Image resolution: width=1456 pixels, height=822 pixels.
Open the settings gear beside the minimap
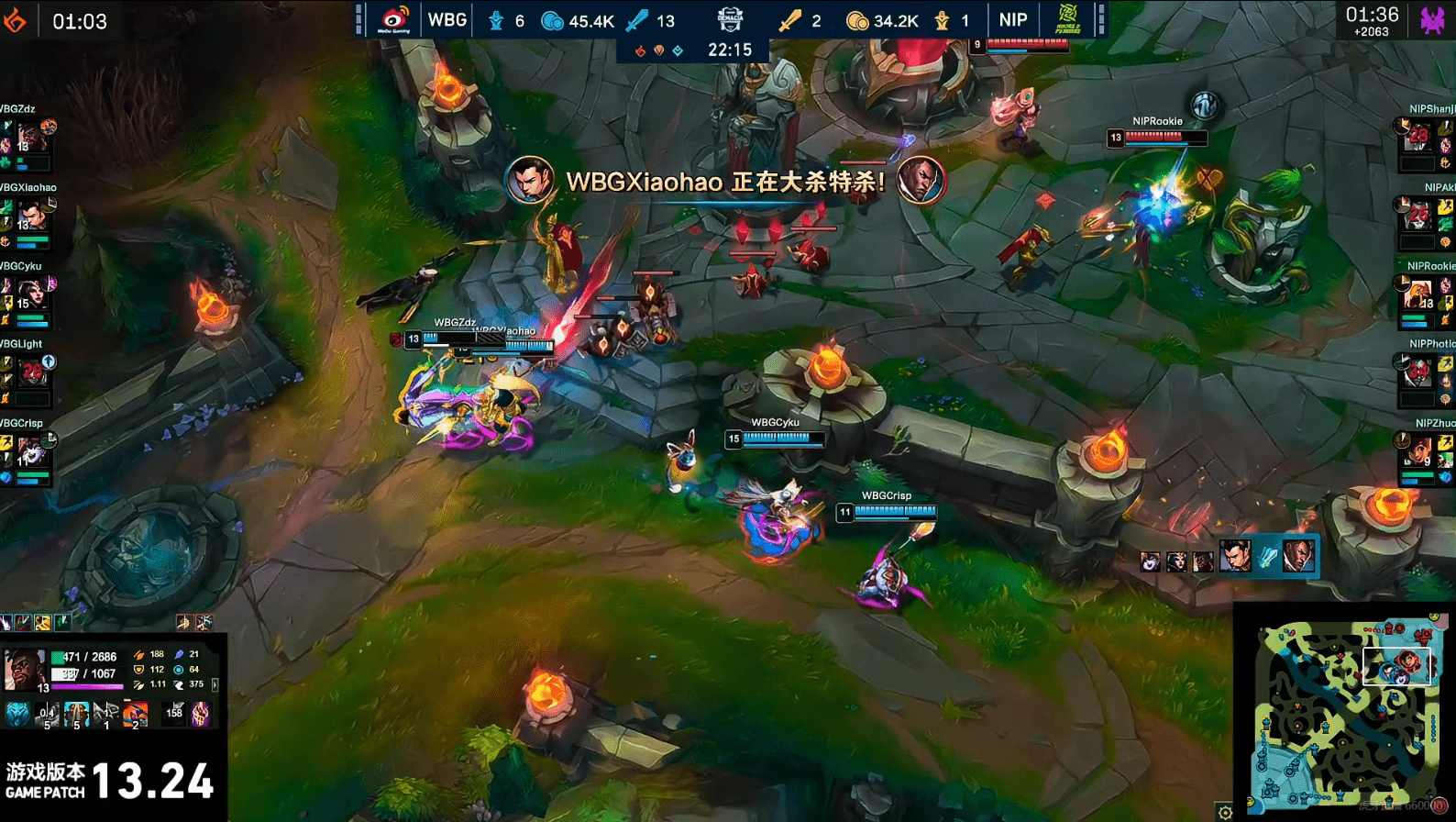[1225, 811]
